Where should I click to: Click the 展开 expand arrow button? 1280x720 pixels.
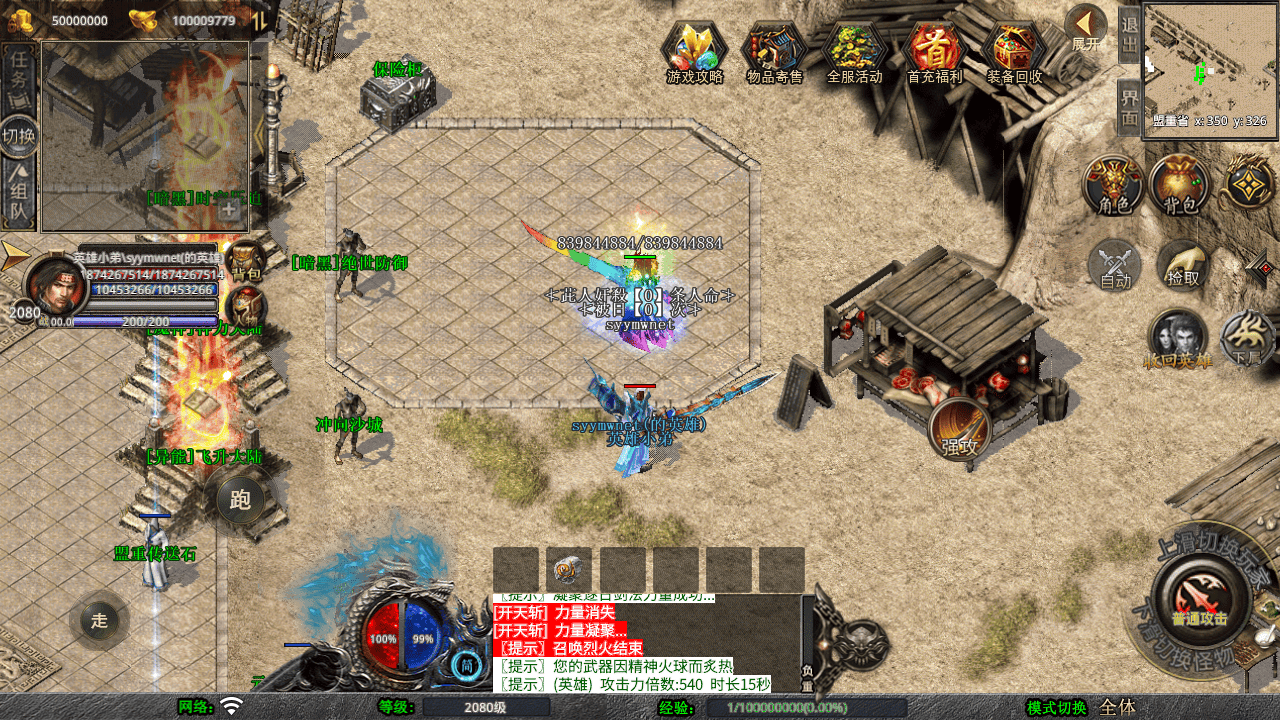point(1085,28)
